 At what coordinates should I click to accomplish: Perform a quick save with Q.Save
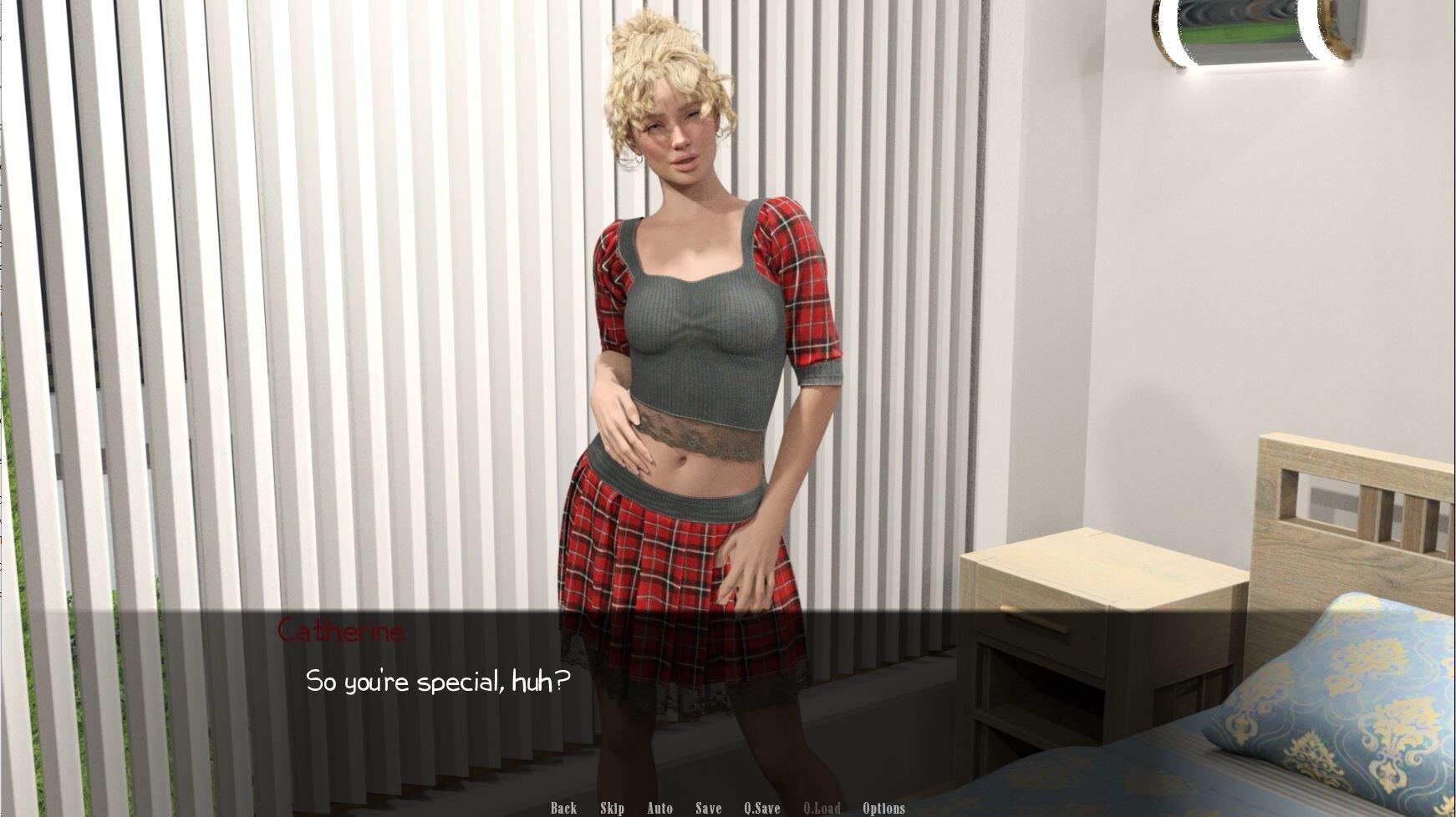(x=761, y=808)
